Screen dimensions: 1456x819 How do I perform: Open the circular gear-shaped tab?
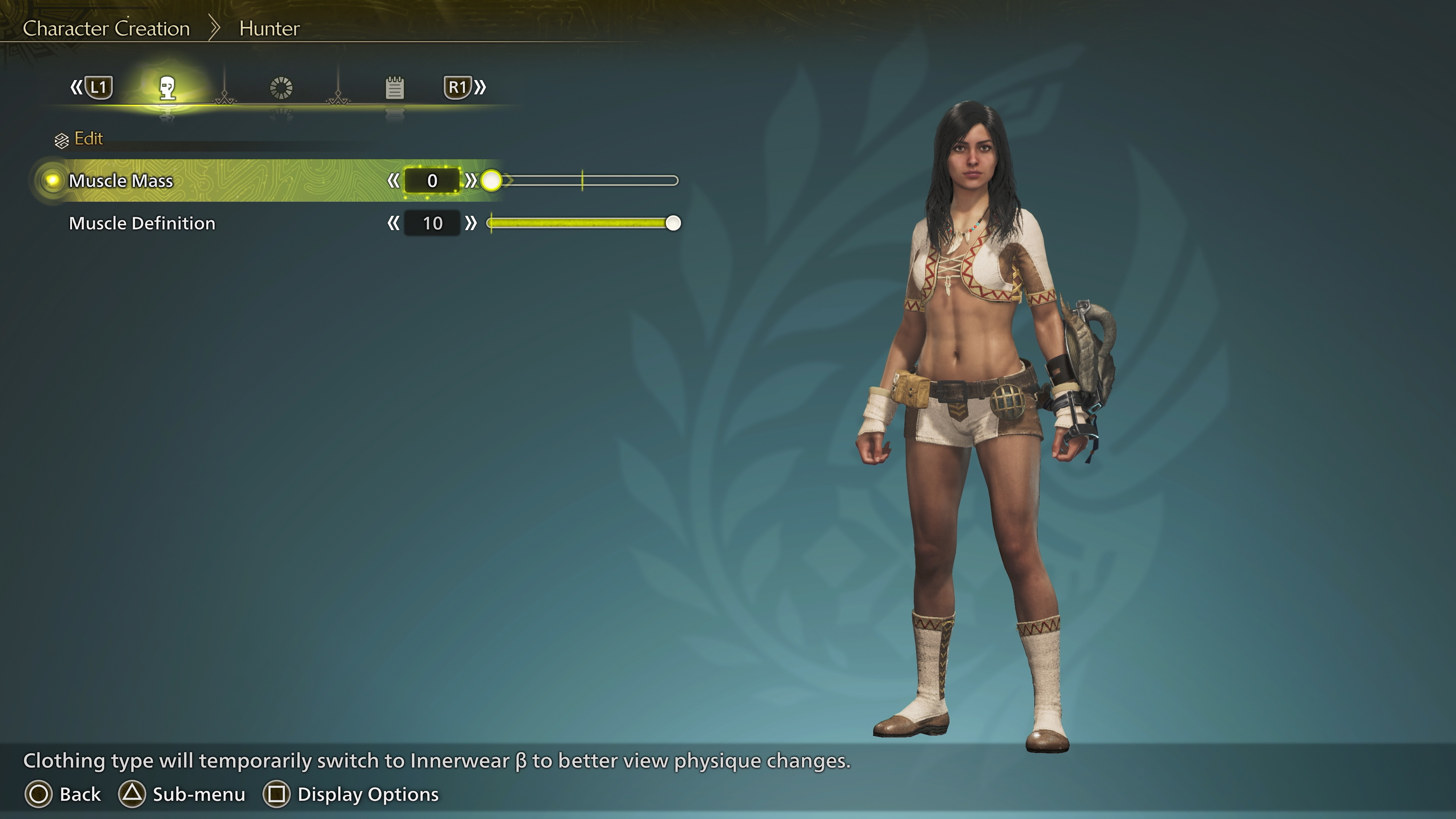tap(281, 88)
